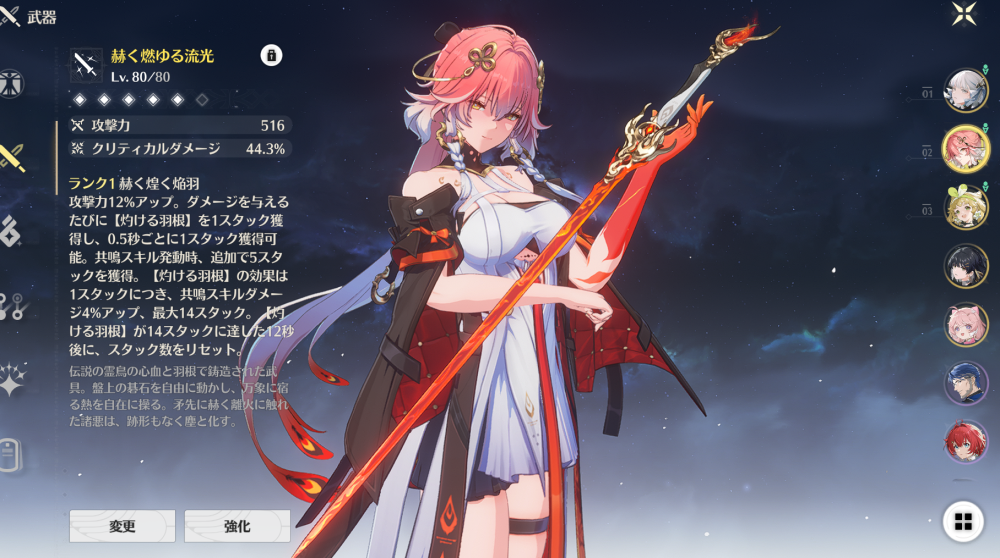Open the 強化 weapon enhancement menu
Screen dimensions: 1000x558
coord(237,526)
